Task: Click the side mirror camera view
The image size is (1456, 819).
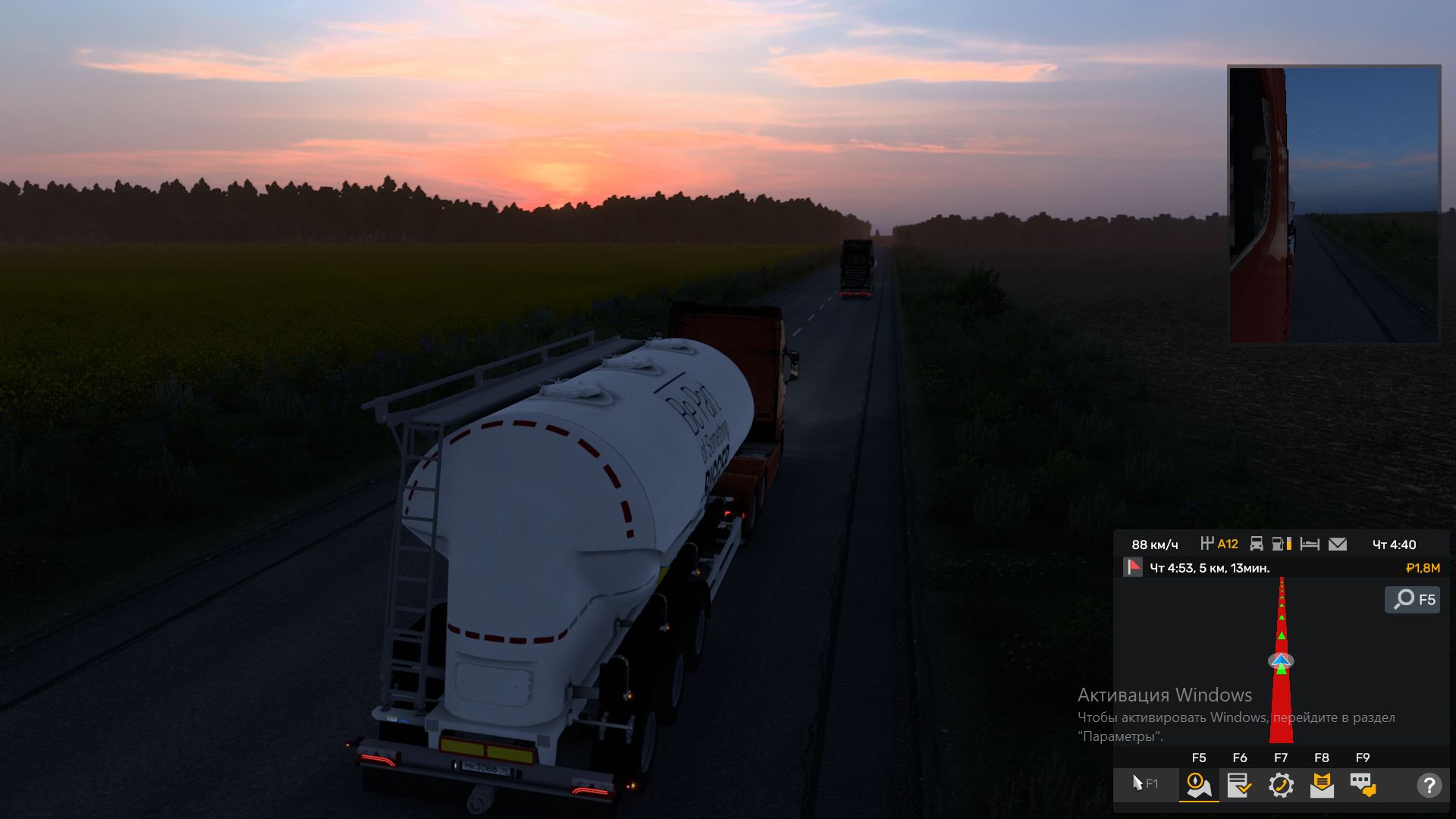Action: [1334, 205]
